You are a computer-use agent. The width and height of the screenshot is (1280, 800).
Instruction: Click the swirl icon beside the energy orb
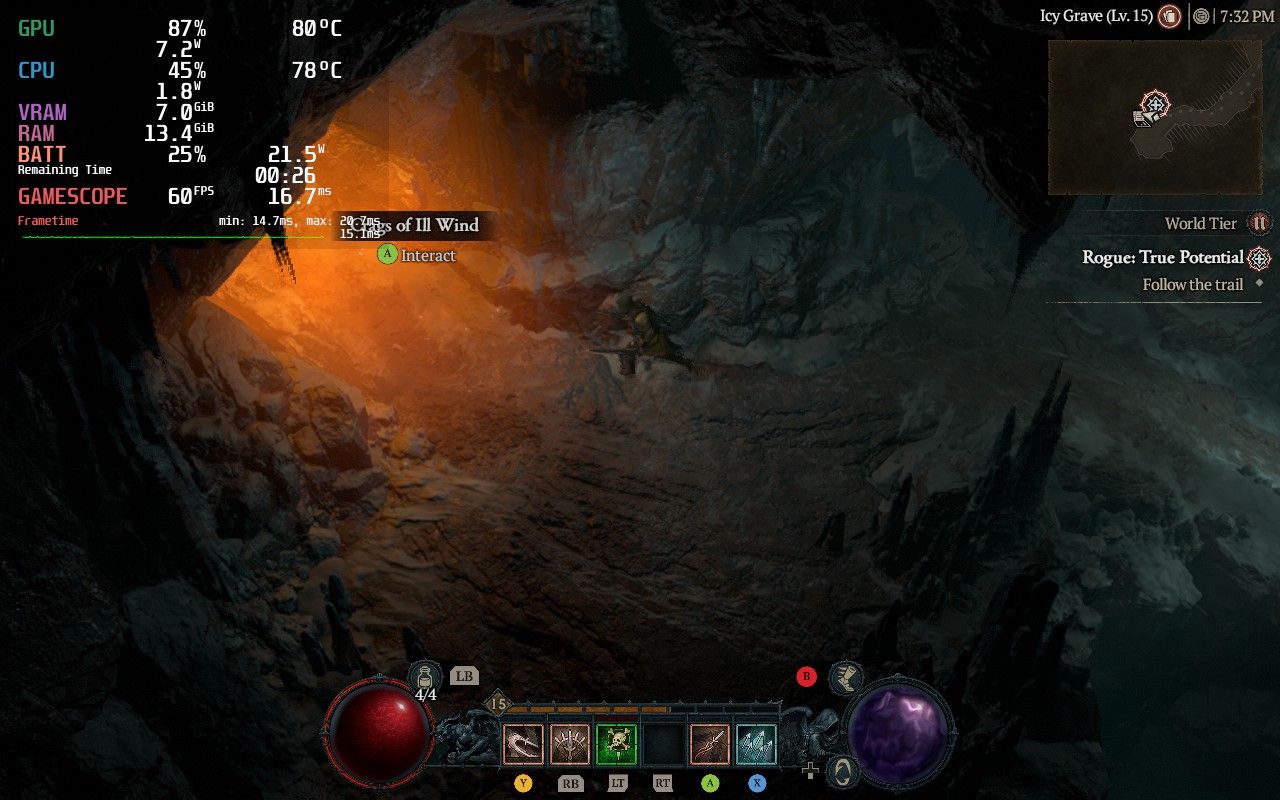click(845, 771)
